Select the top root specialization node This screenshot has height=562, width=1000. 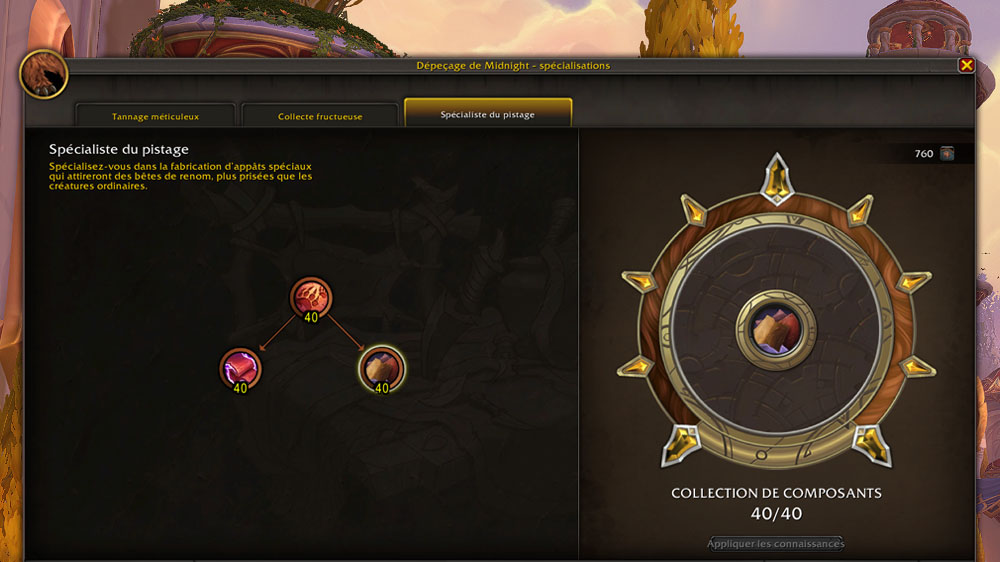tap(311, 297)
